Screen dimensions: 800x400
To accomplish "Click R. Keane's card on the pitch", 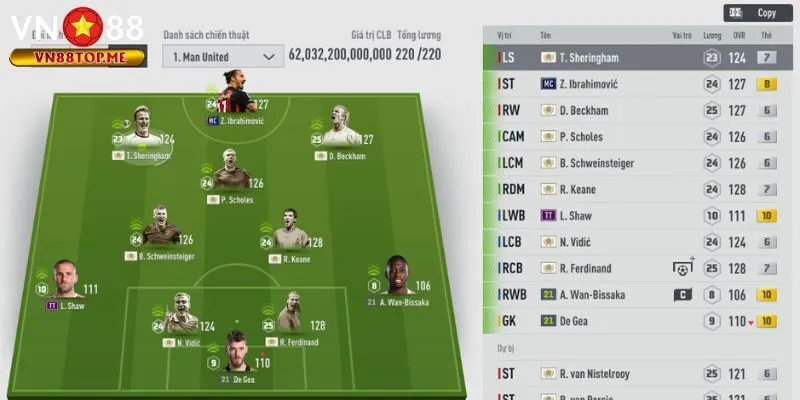I will coord(289,233).
